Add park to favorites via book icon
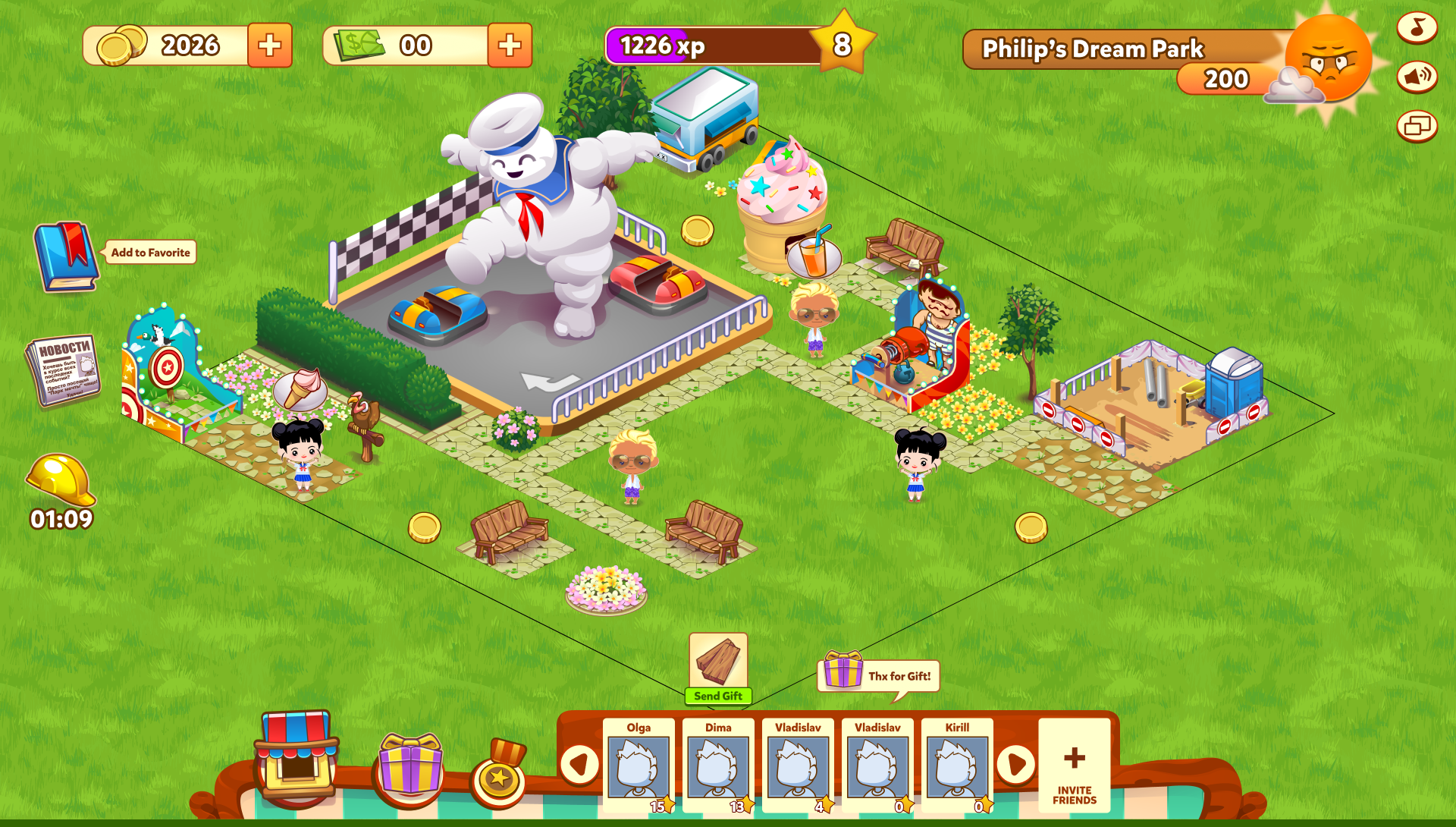The height and width of the screenshot is (827, 1456). click(x=67, y=256)
